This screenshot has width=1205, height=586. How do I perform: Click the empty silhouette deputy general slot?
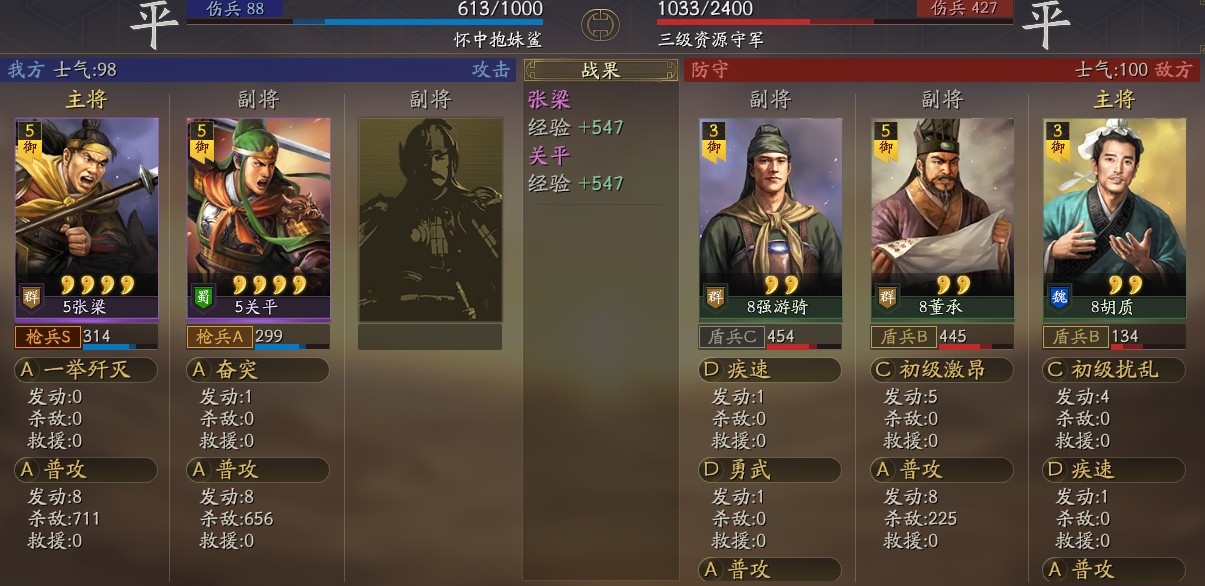(430, 220)
